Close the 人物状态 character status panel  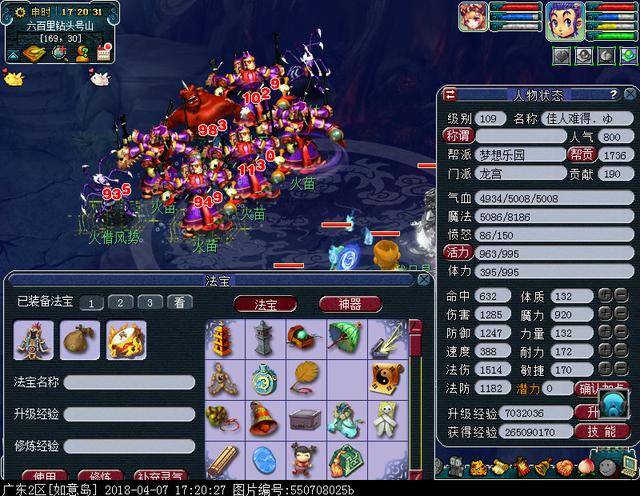(x=632, y=95)
